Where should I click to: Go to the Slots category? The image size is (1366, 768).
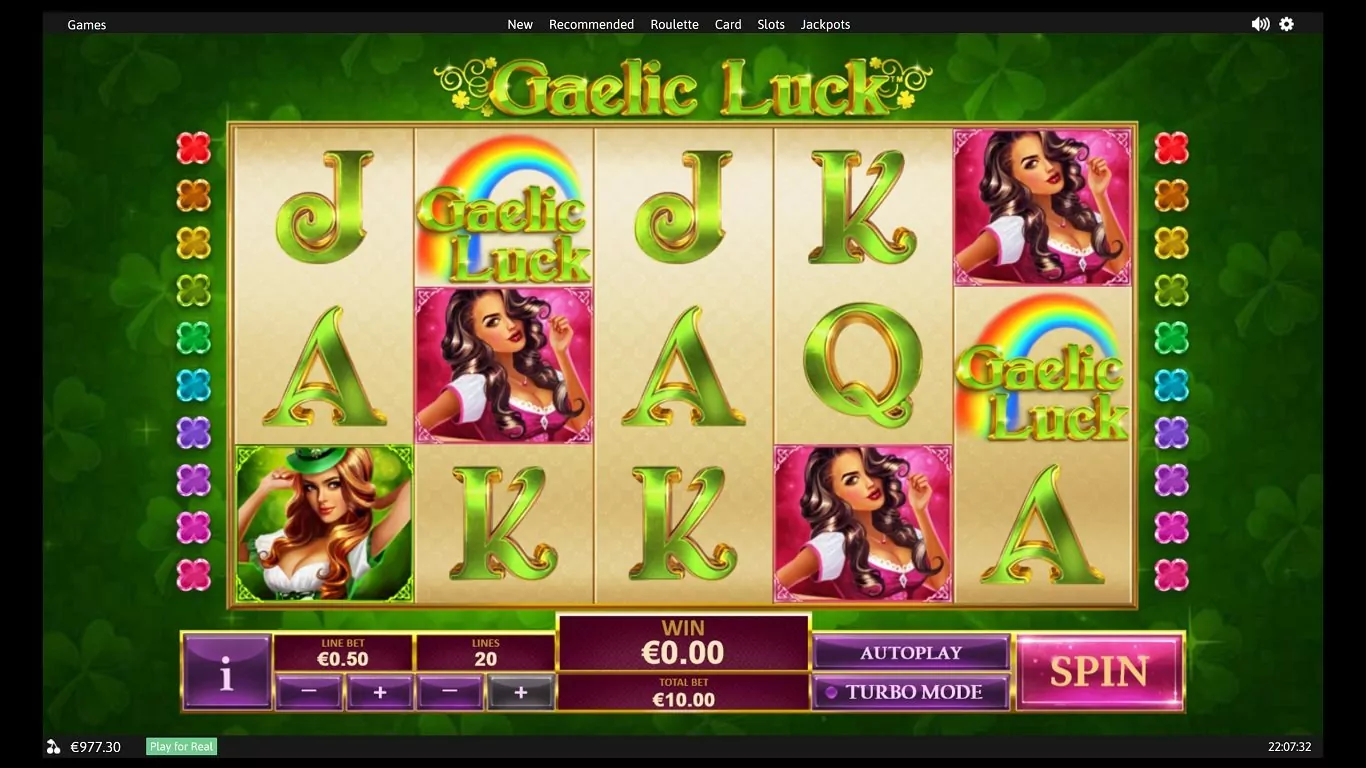click(x=771, y=24)
